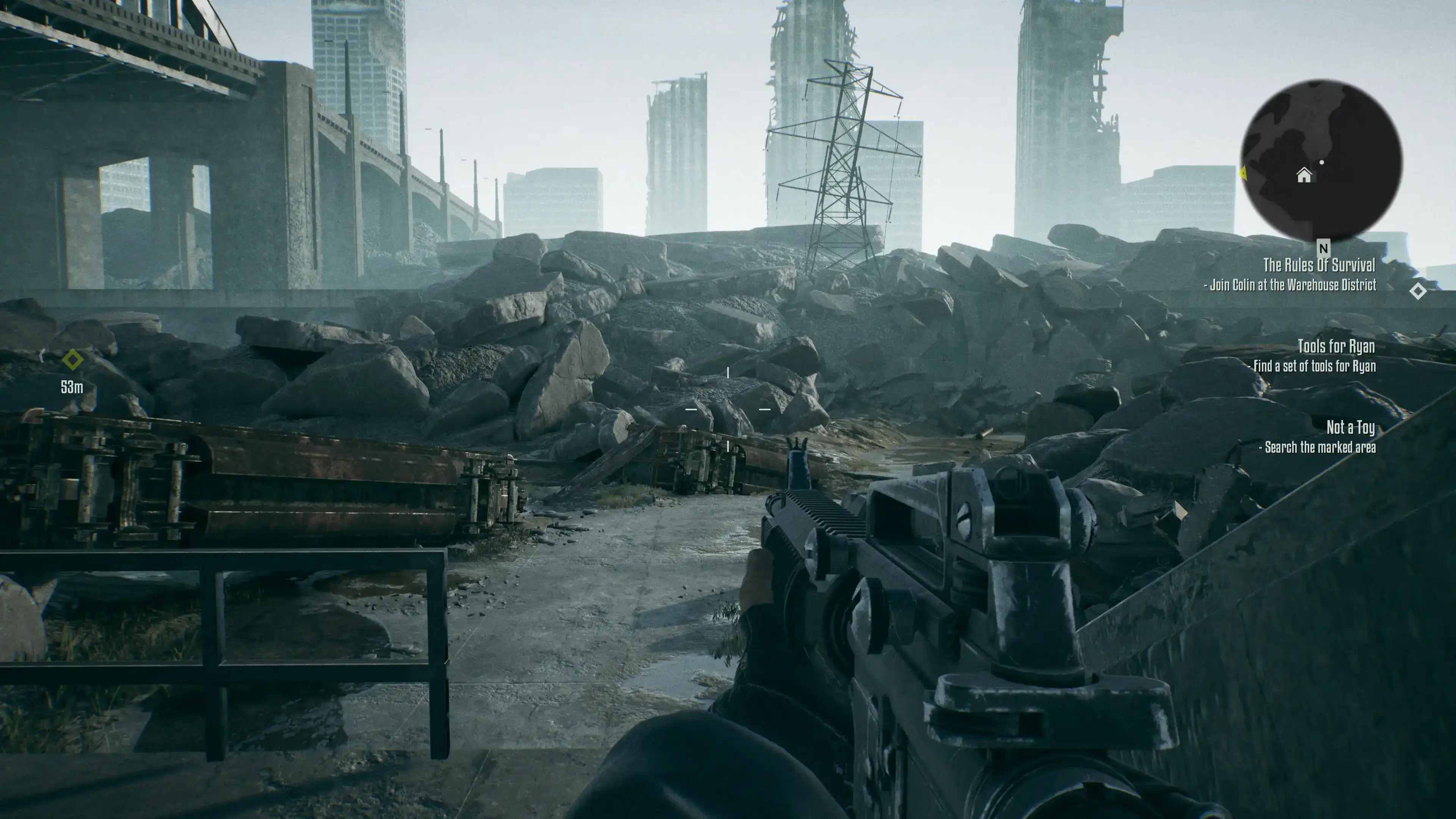Click the N compass indicator below the minimap
This screenshot has height=819, width=1456.
(1323, 248)
